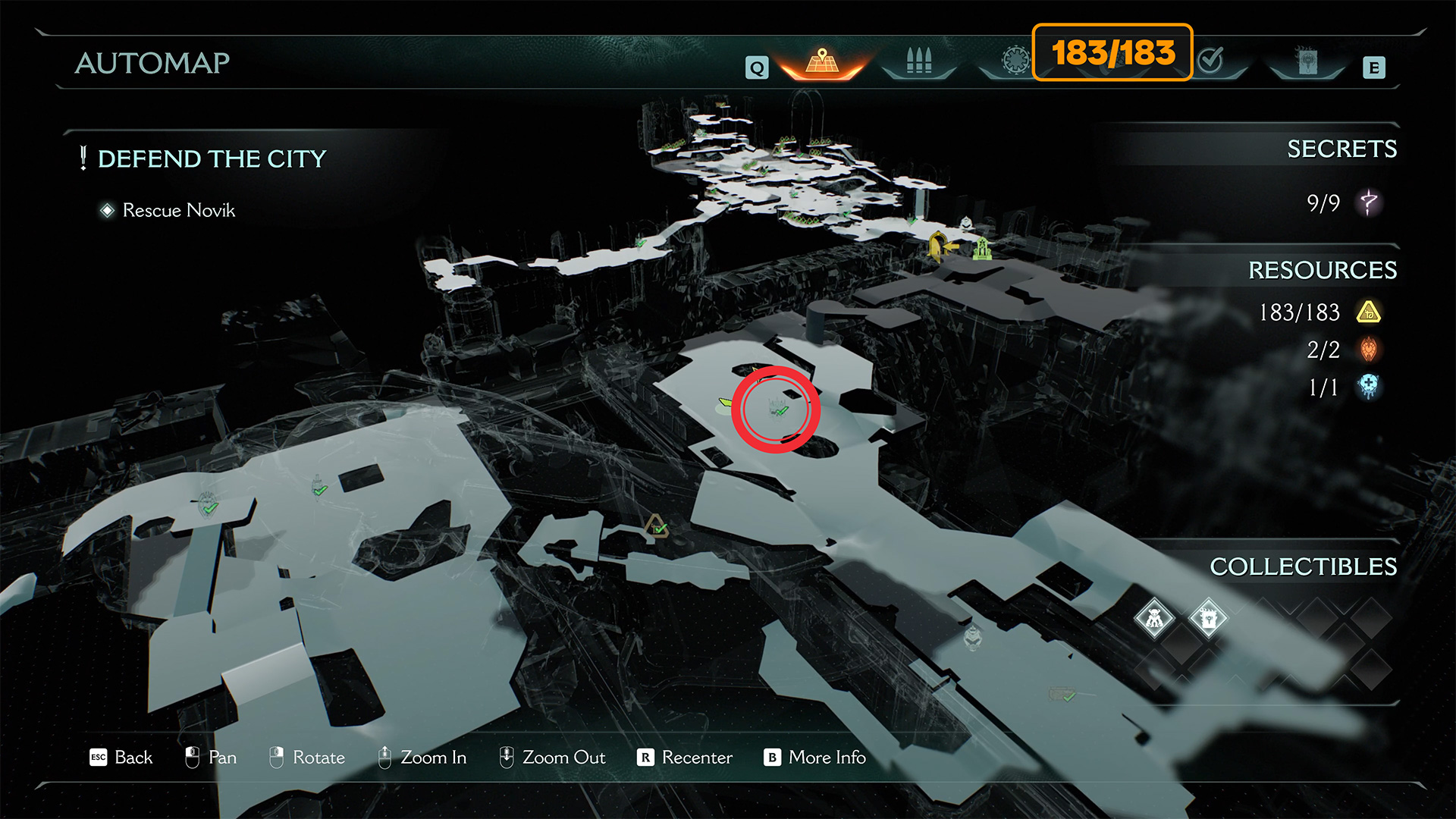Select the yellow gate marker on map

[939, 246]
